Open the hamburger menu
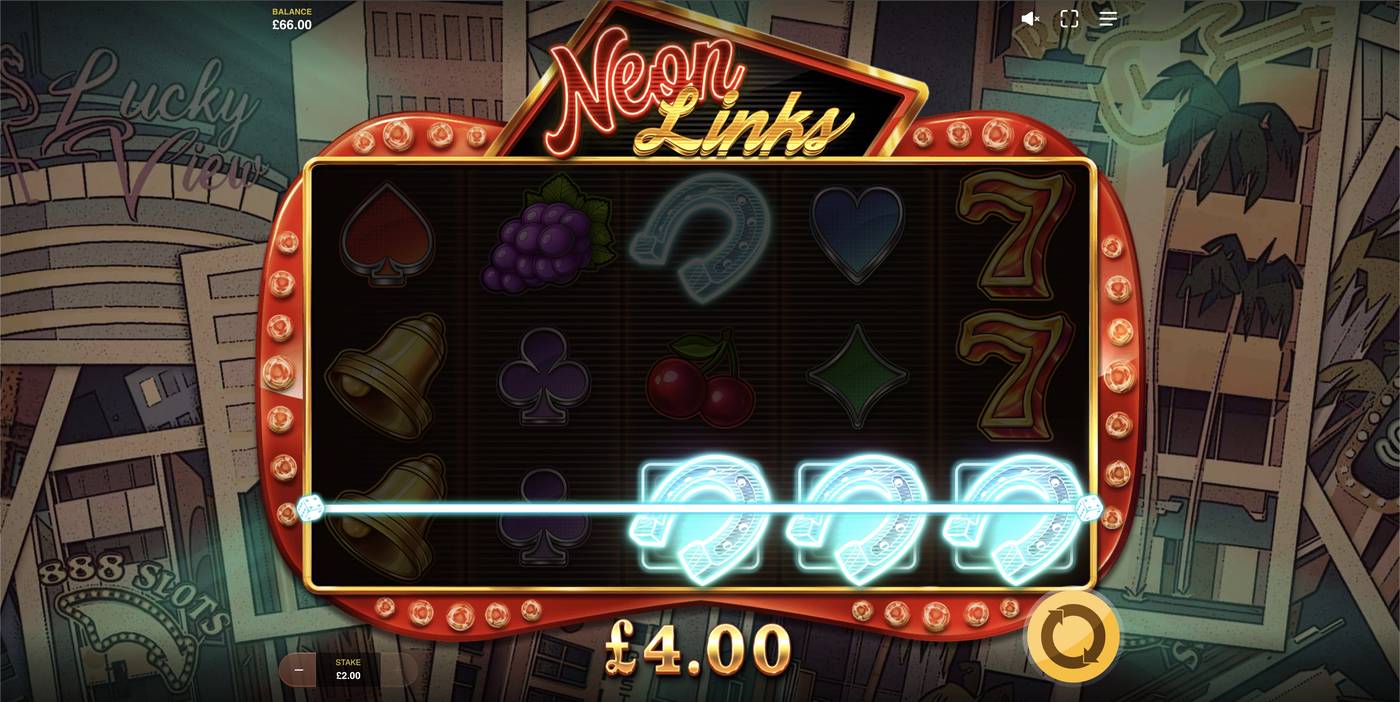This screenshot has width=1400, height=702. 1108,19
